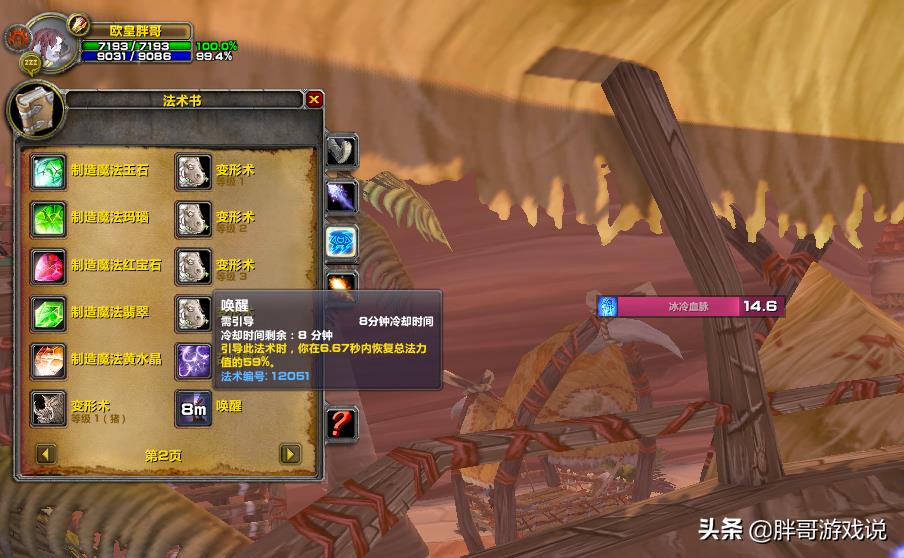
Task: Select the 制造魔法黄水晶 spell icon
Action: pyautogui.click(x=48, y=359)
